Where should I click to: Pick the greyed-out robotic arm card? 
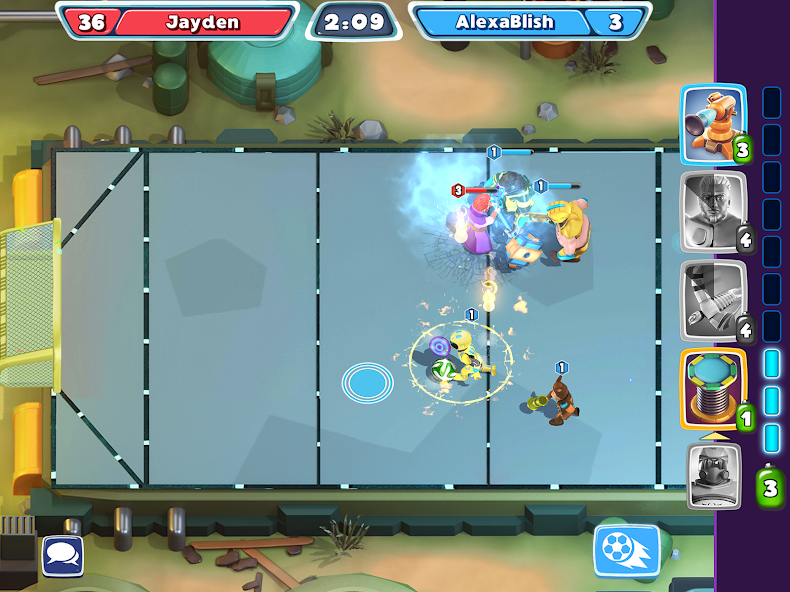[x=714, y=299]
